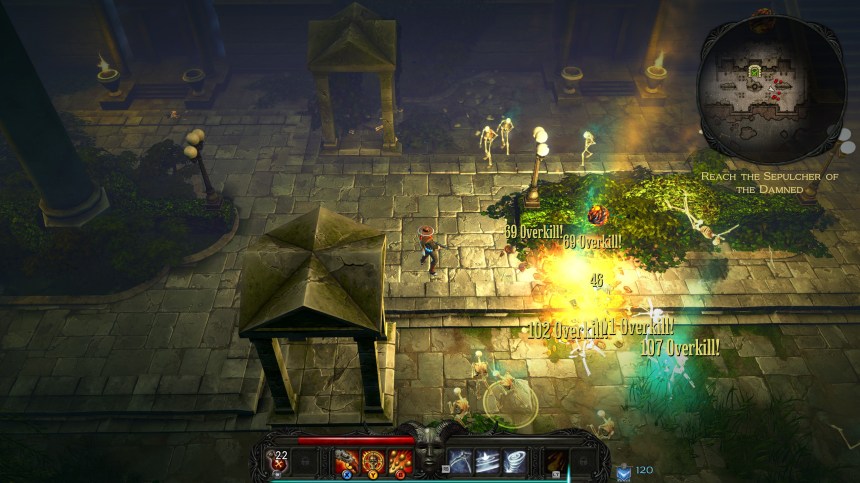The height and width of the screenshot is (483, 860).
Task: Activate the fiery orbs explosion skill
Action: point(400,461)
